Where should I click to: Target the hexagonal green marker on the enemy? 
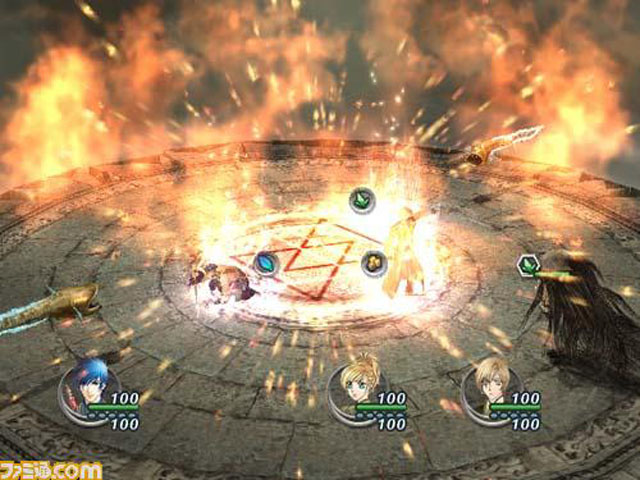[527, 265]
